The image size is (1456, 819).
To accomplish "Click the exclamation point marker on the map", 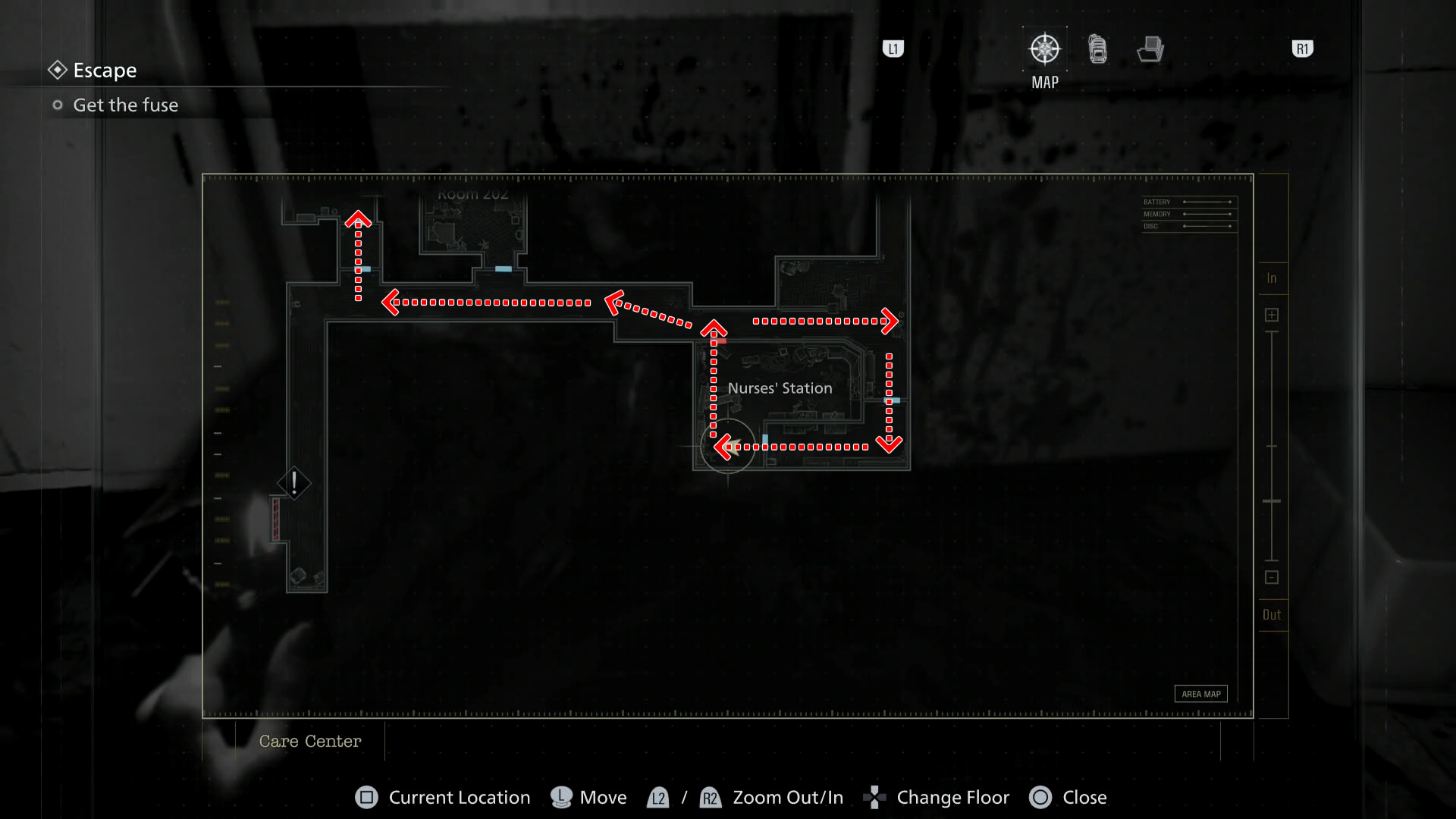I will tap(293, 482).
